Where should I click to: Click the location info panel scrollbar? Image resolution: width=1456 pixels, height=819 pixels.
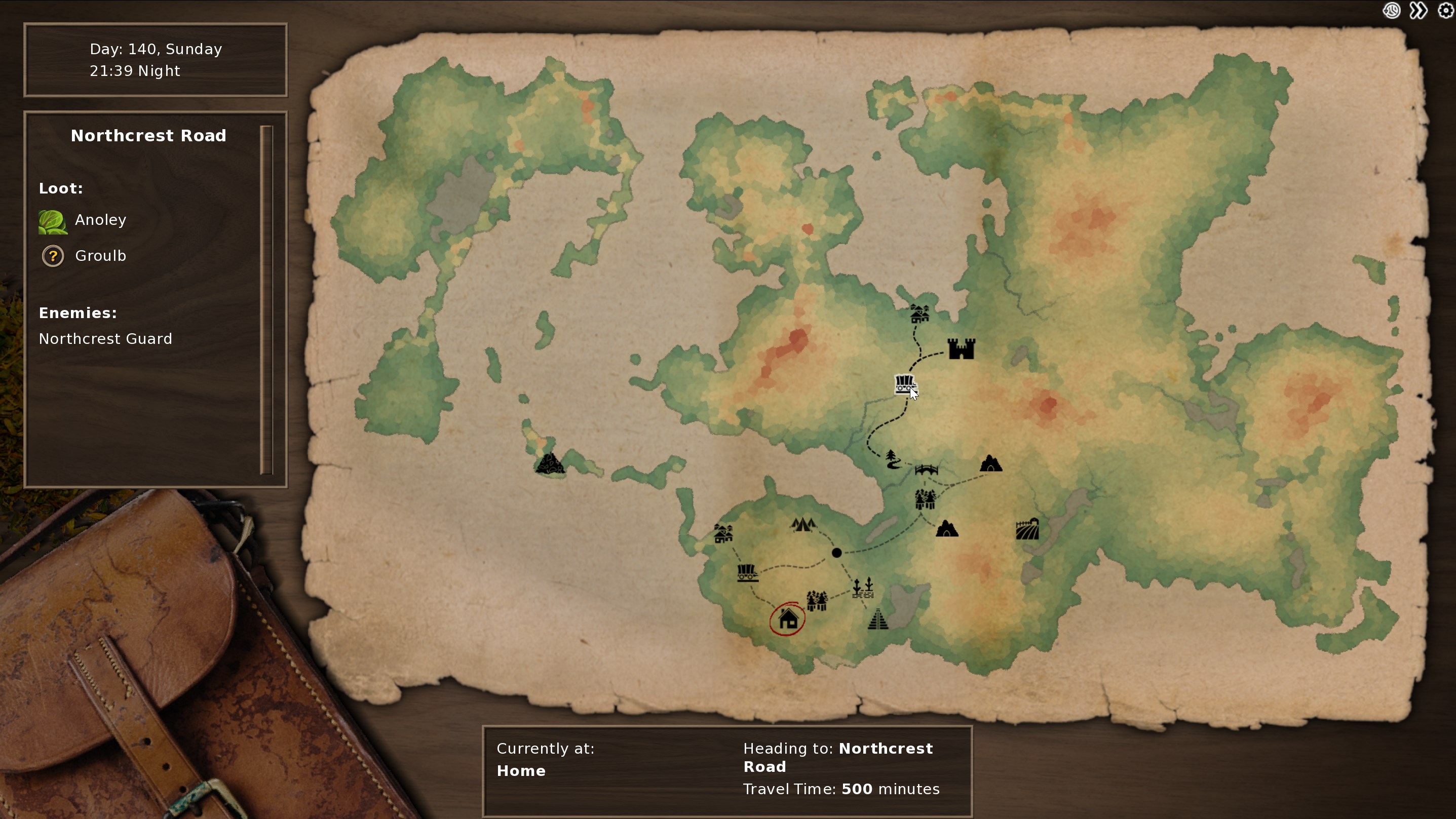(267, 299)
